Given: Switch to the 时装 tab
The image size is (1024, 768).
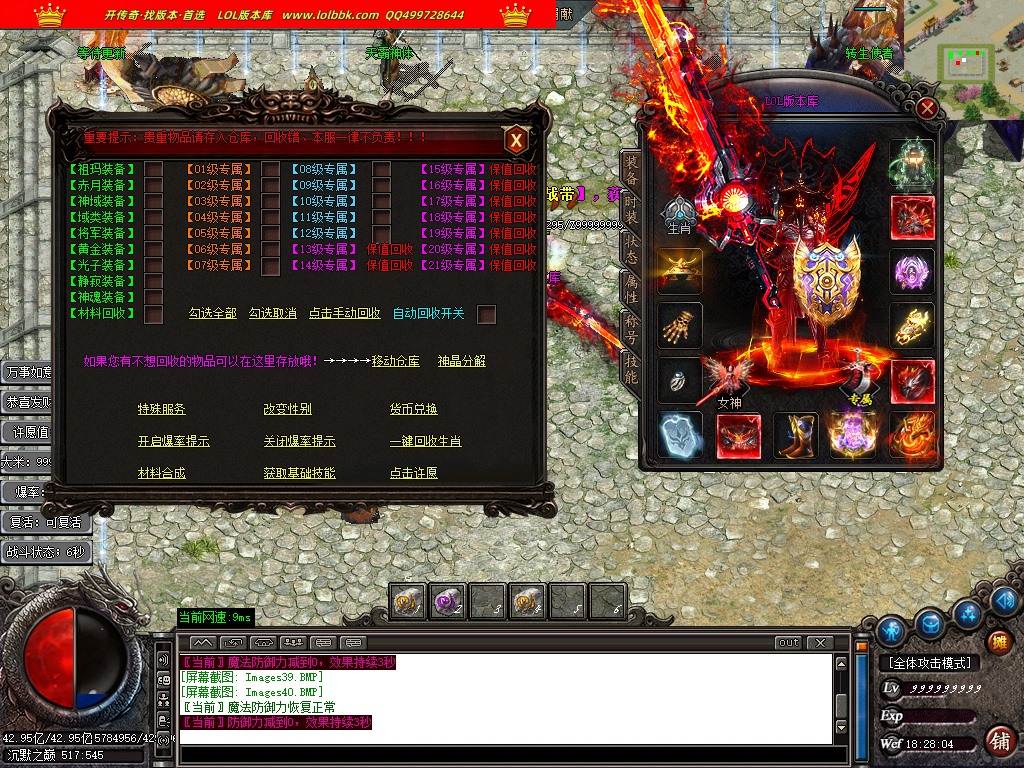Looking at the screenshot, I should click(631, 210).
